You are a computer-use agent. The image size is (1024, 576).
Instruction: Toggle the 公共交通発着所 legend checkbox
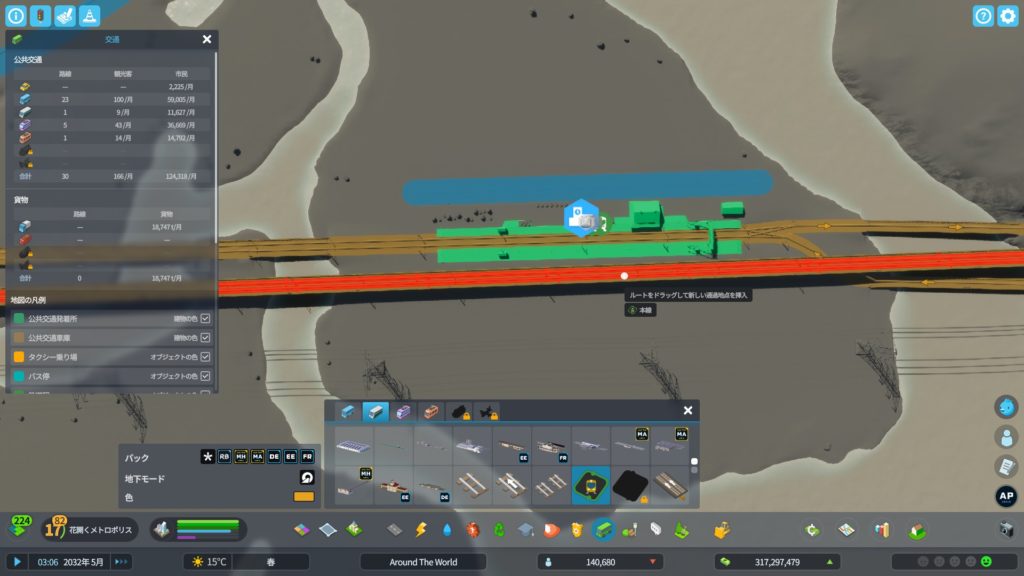(x=205, y=318)
